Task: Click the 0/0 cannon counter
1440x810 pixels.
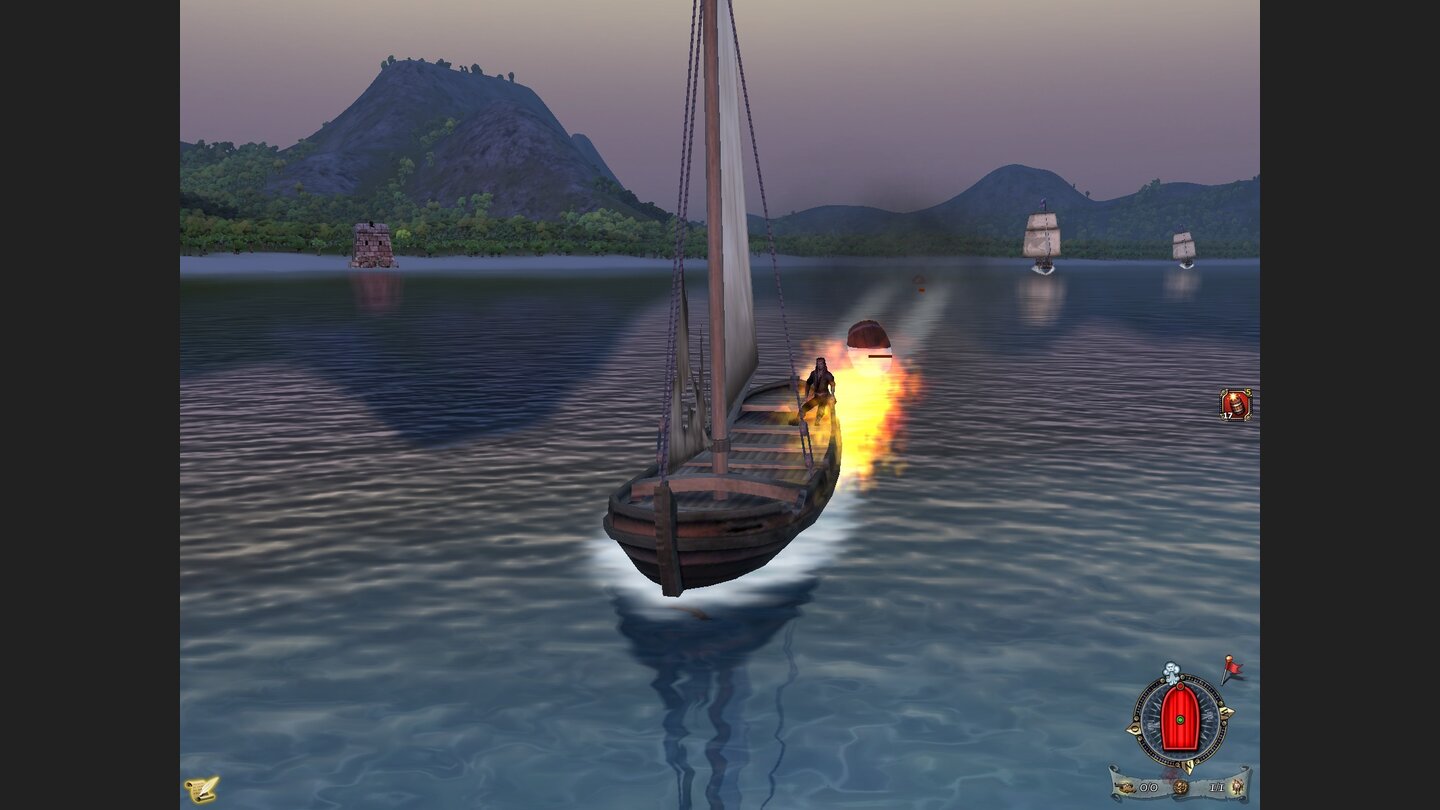Action: [1148, 786]
